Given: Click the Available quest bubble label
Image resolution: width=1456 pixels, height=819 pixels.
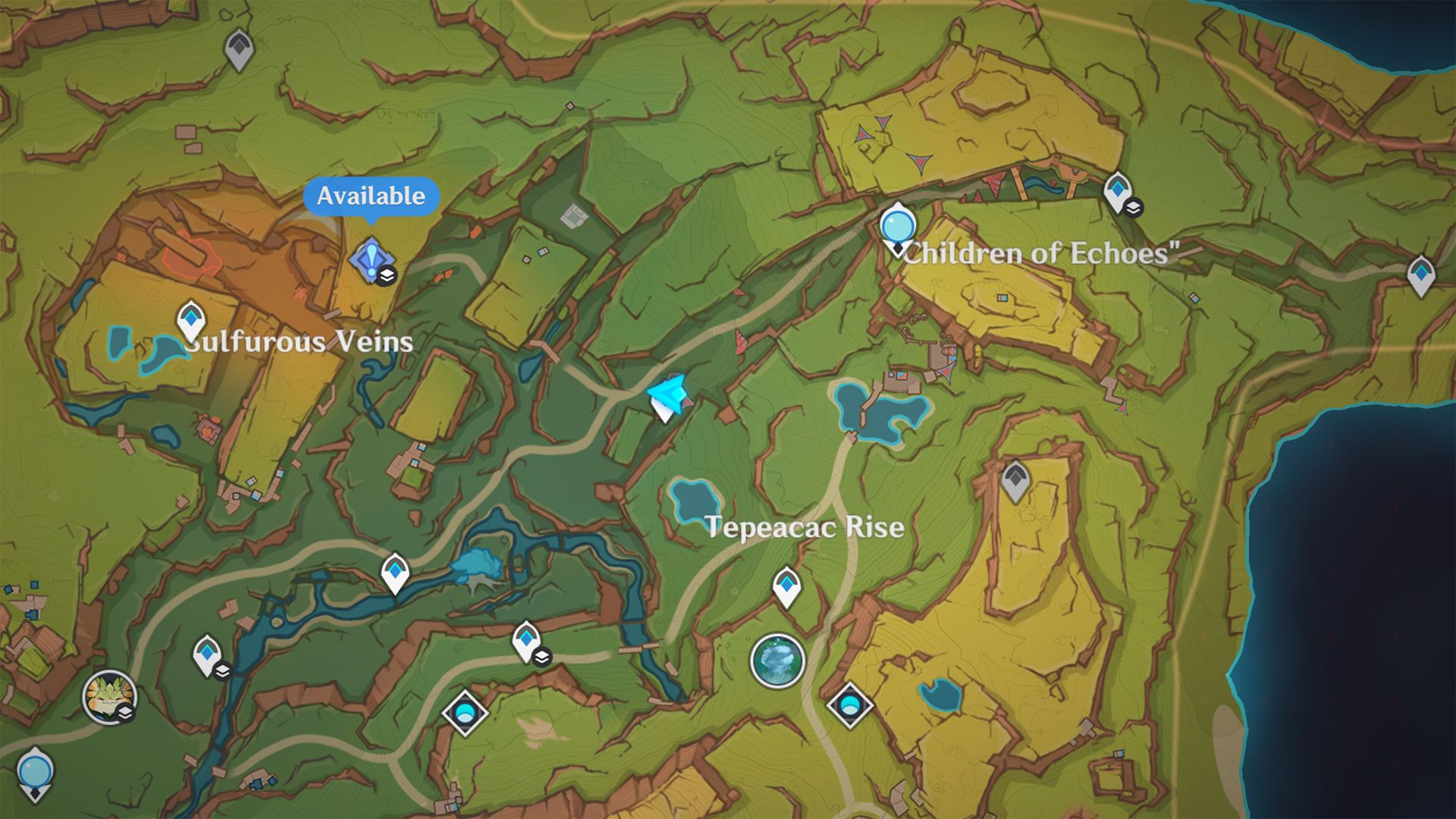Looking at the screenshot, I should 369,197.
